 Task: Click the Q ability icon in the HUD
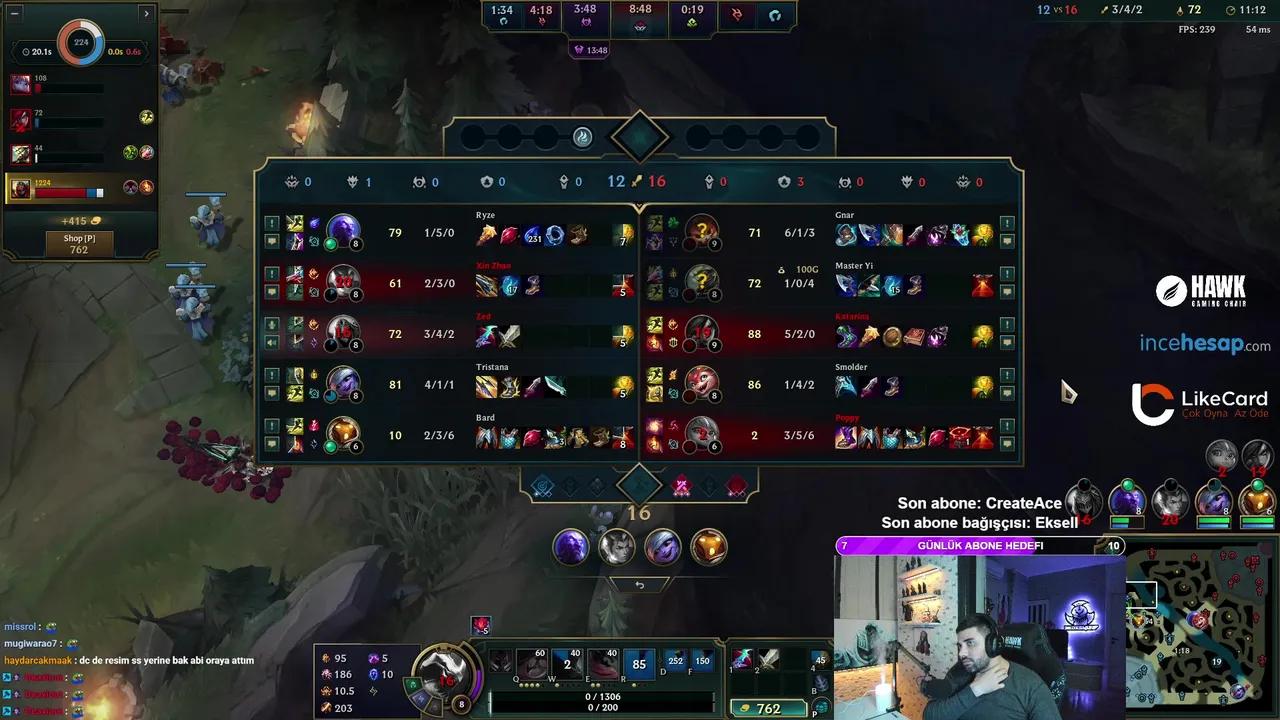pyautogui.click(x=531, y=663)
